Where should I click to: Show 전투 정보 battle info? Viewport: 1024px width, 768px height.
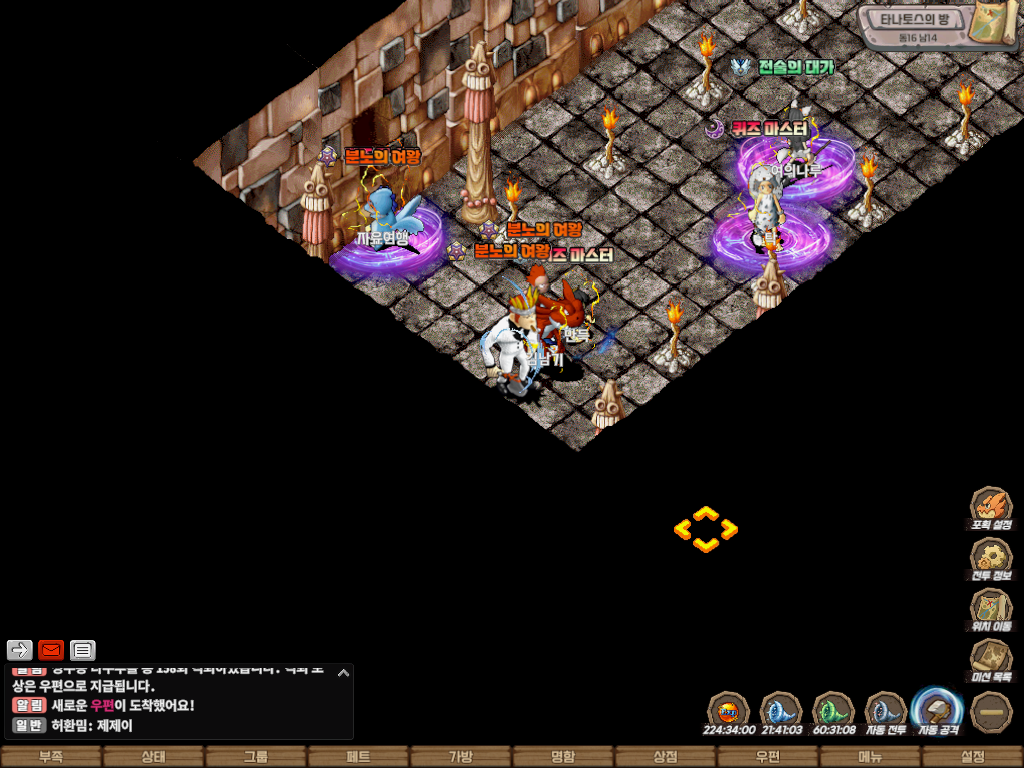point(991,559)
